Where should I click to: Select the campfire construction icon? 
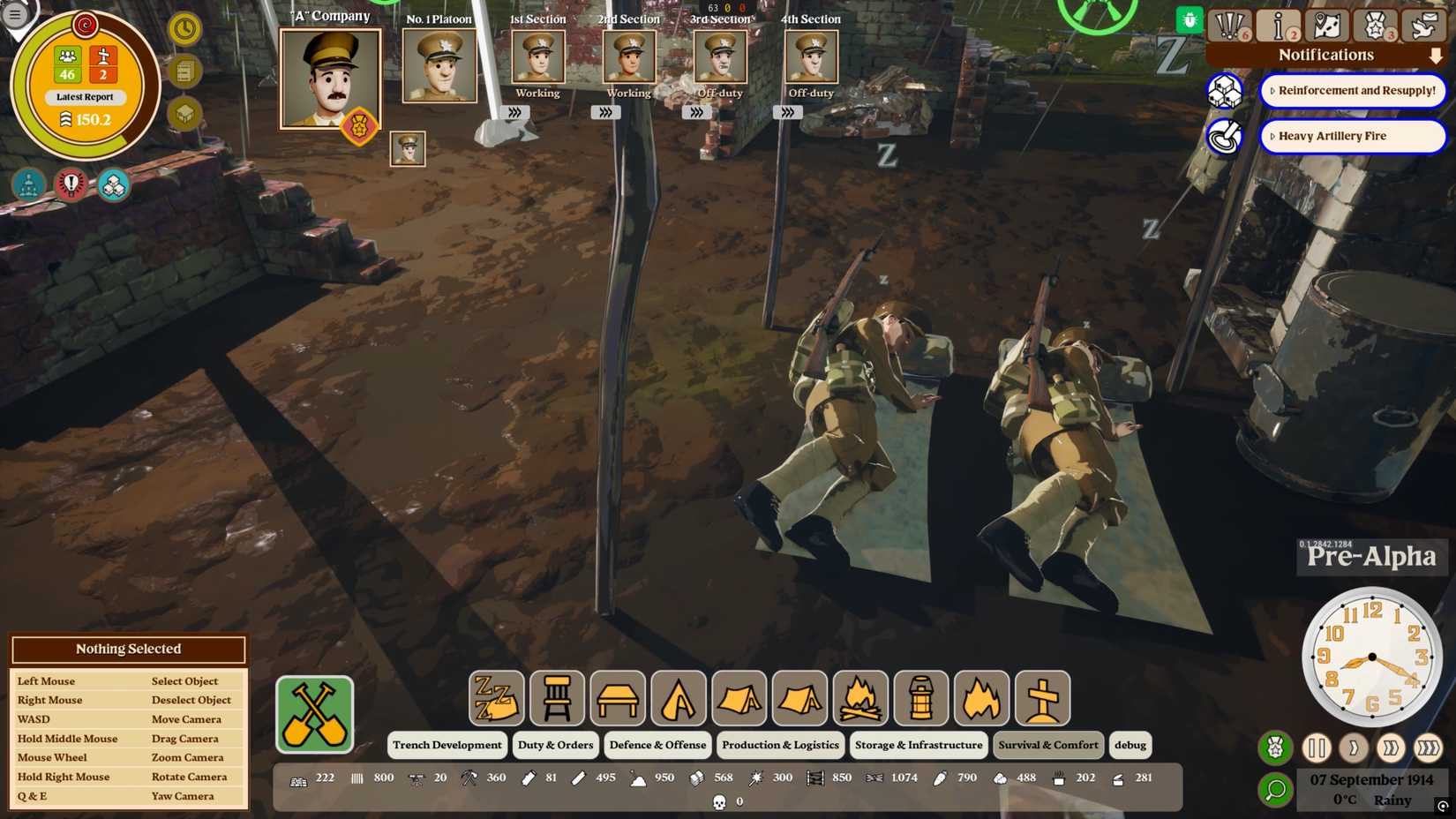pos(861,697)
